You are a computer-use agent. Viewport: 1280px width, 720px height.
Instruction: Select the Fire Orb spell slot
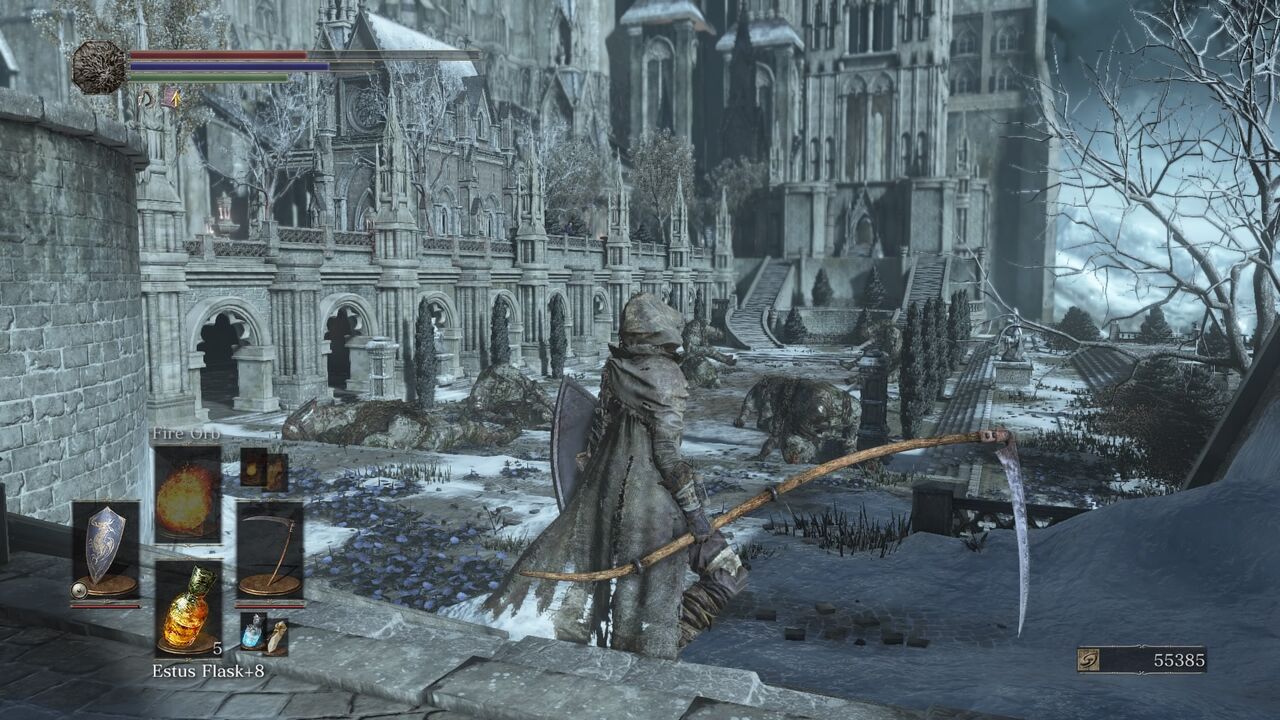[x=187, y=493]
